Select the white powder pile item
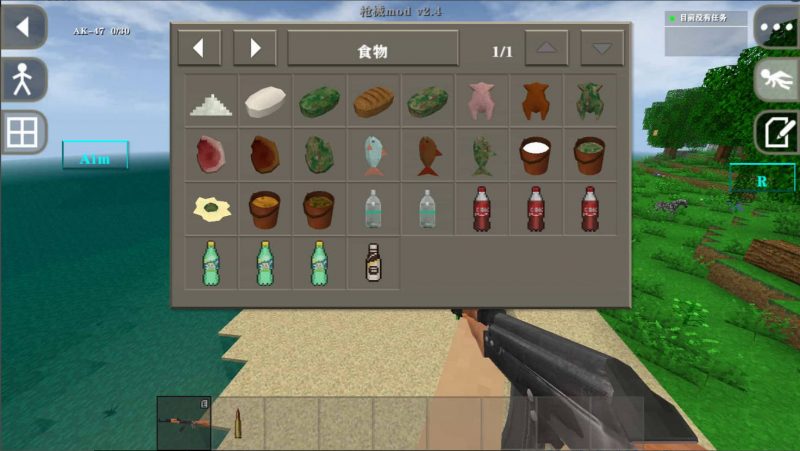Screen dimensions: 800x451 point(211,102)
